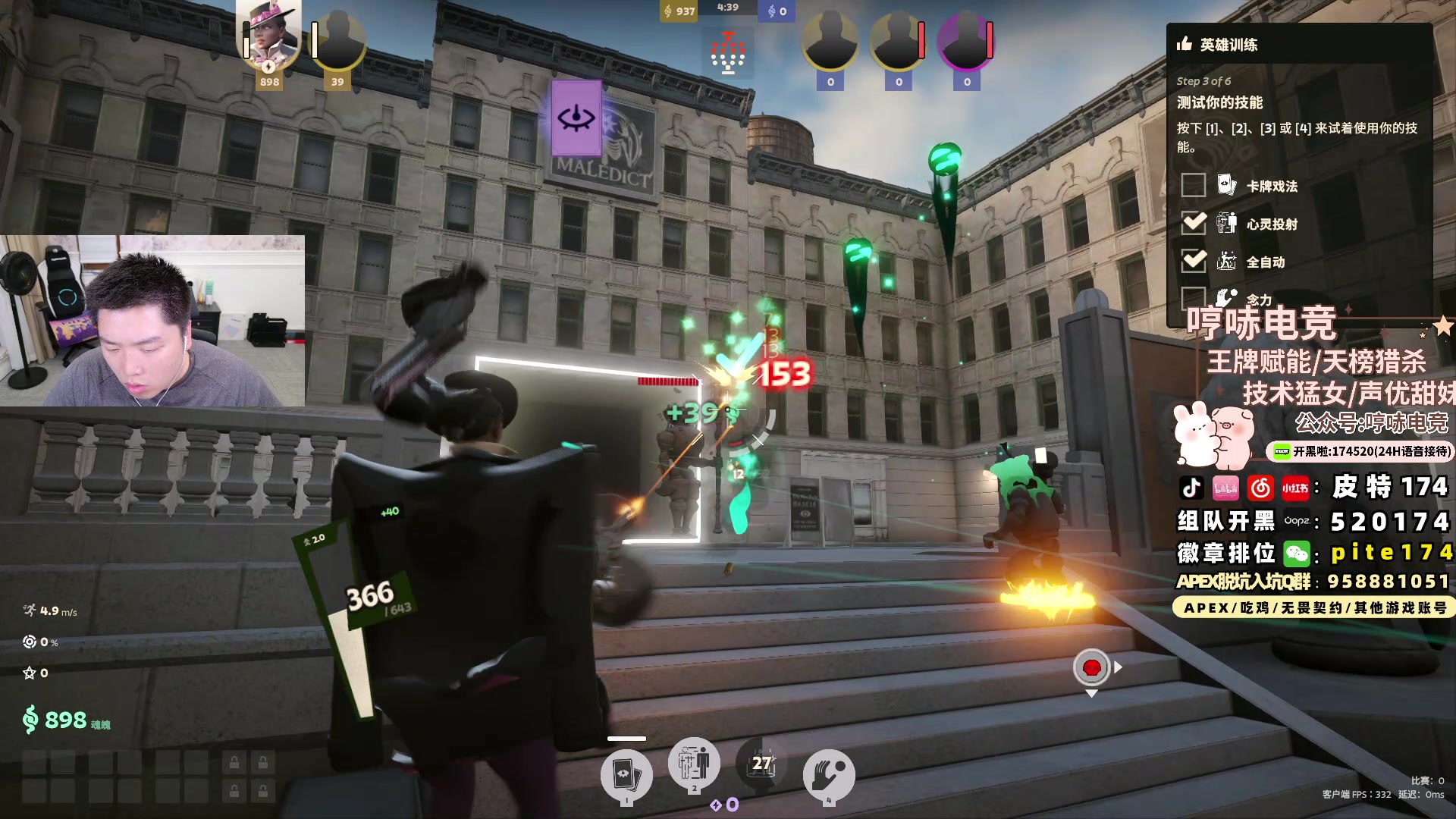Select the teammate silhouette with 39 souls
This screenshot has height=819, width=1456.
click(x=338, y=42)
